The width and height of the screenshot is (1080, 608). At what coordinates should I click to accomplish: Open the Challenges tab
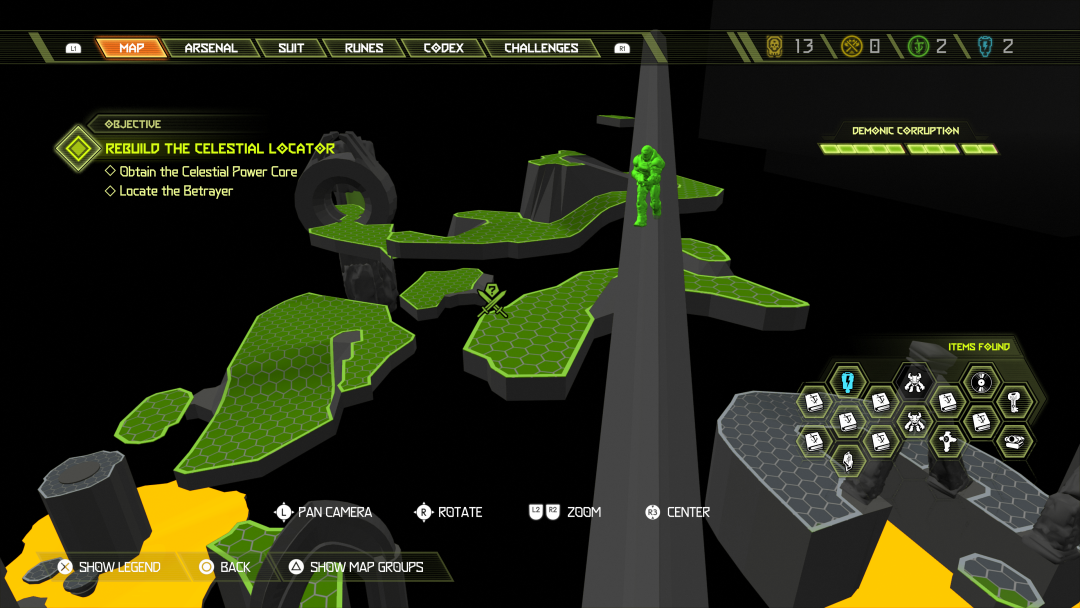(541, 48)
